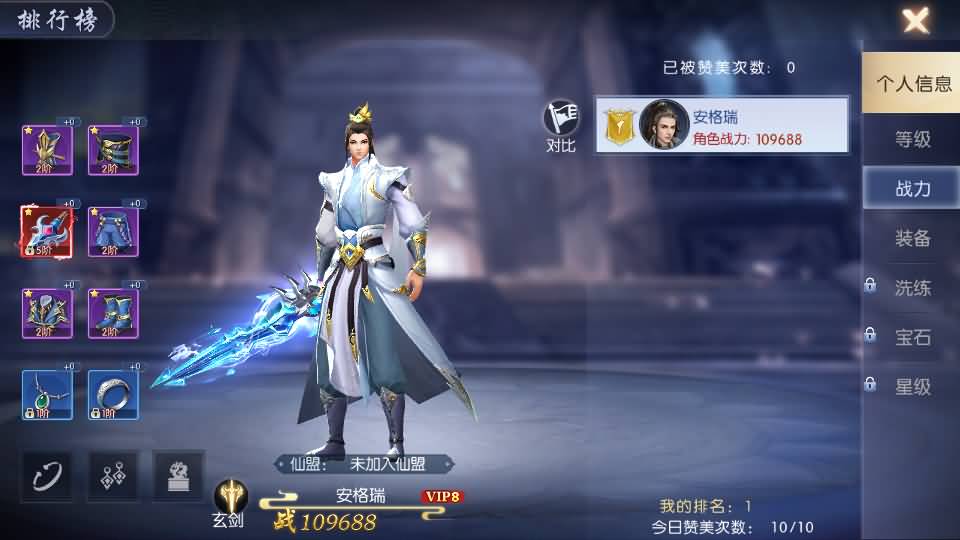Show the 装备 ranking tab
Viewport: 960px width, 540px height.
tap(912, 238)
